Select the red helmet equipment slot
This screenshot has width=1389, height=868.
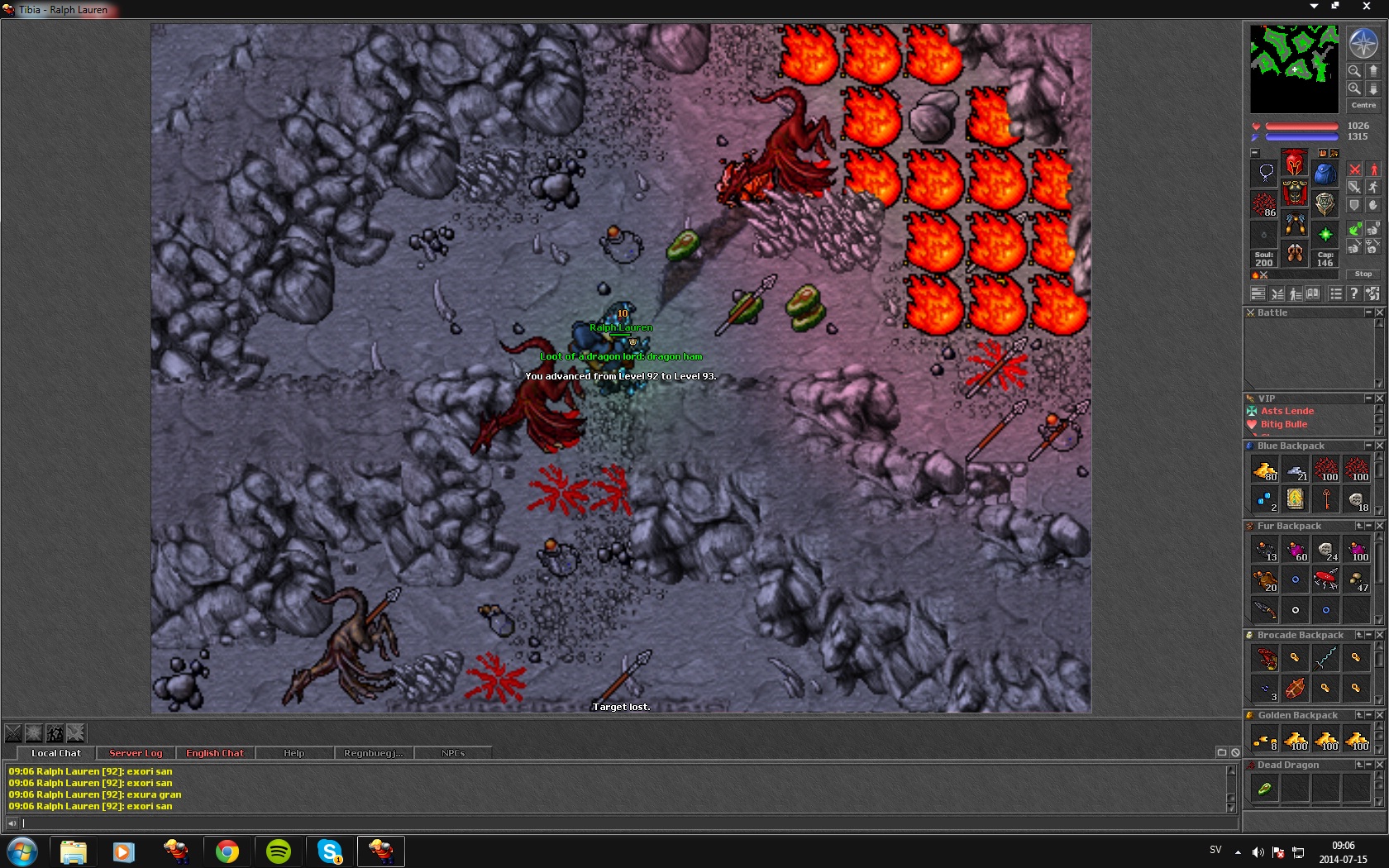click(1295, 163)
